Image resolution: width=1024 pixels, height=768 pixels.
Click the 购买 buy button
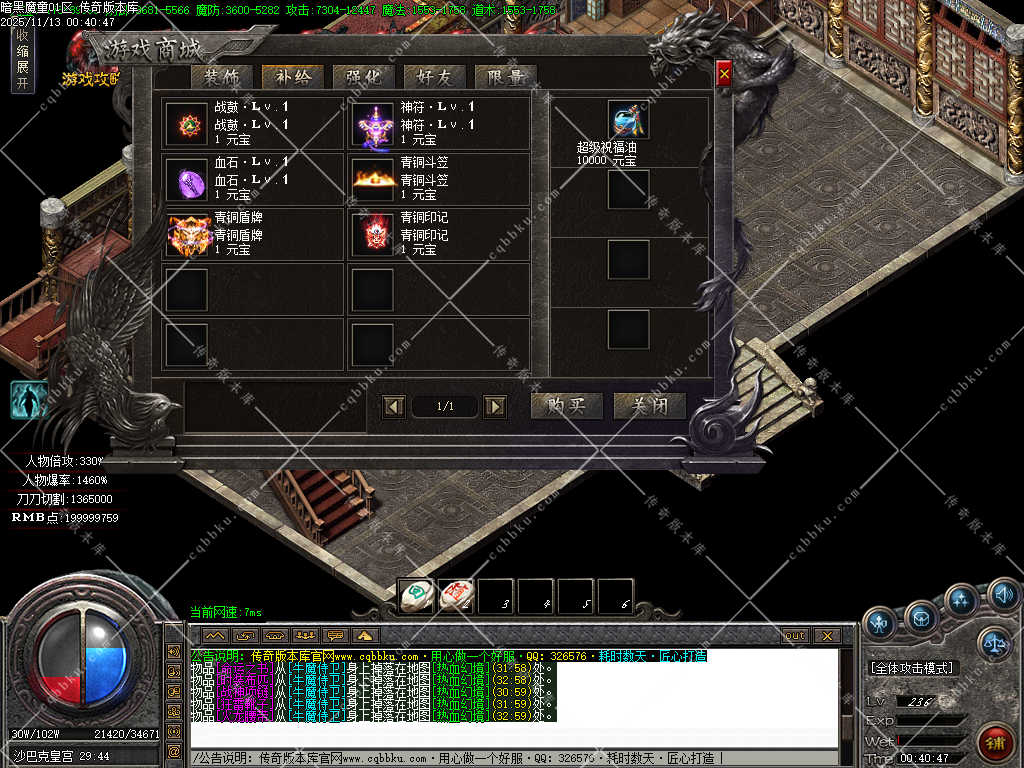566,405
